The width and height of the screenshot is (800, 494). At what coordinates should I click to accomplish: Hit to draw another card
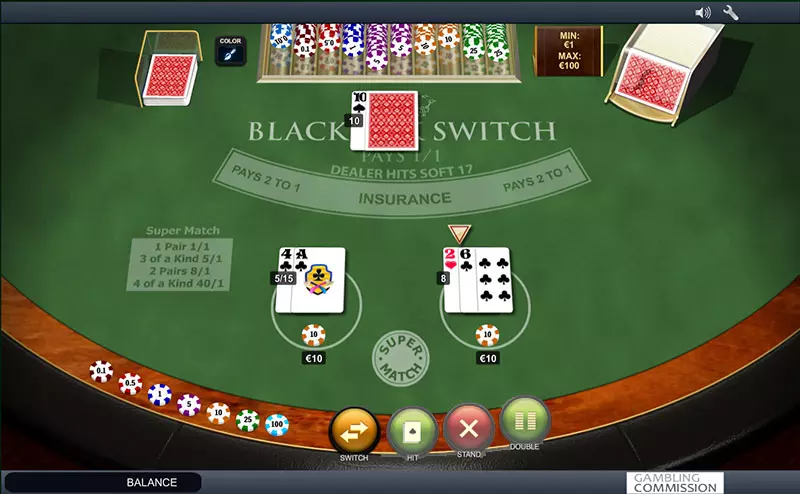pos(412,430)
